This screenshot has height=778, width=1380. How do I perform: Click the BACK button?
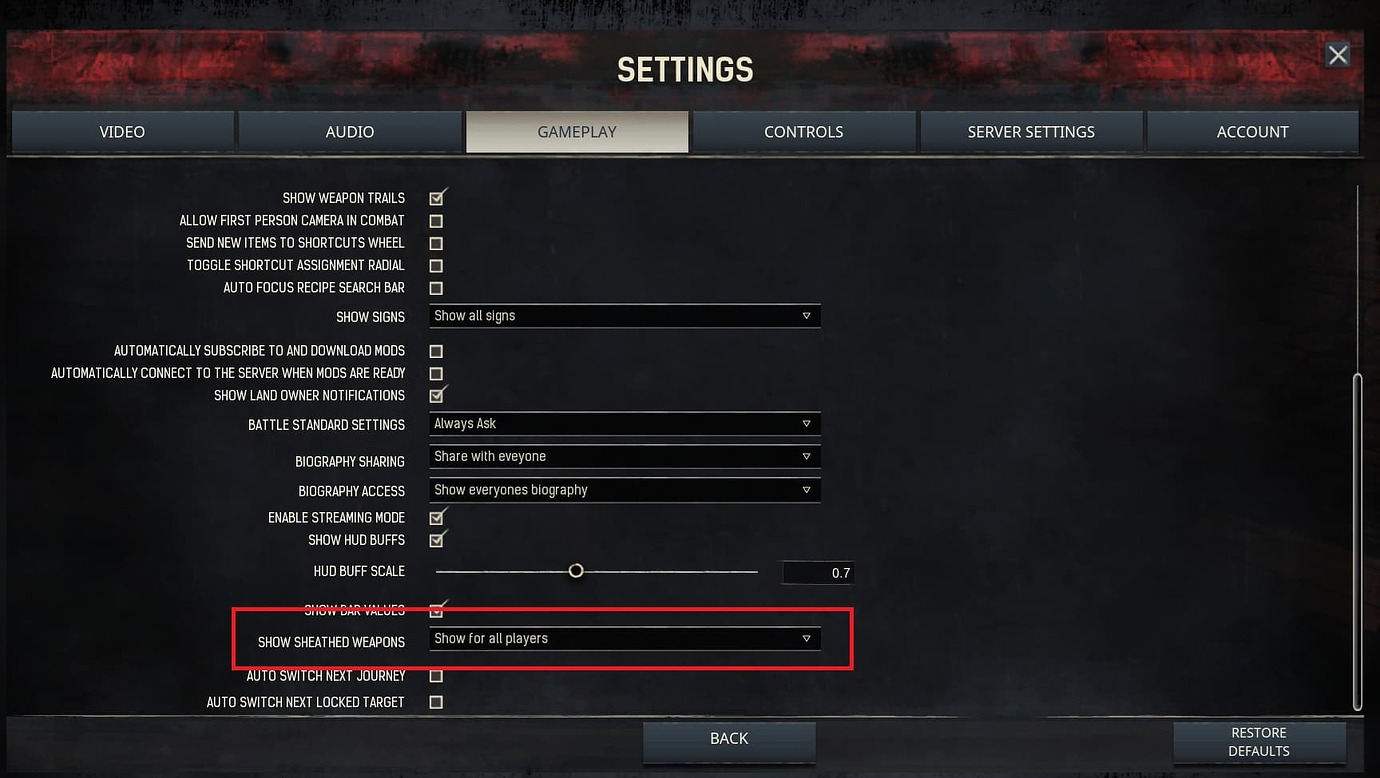(728, 738)
